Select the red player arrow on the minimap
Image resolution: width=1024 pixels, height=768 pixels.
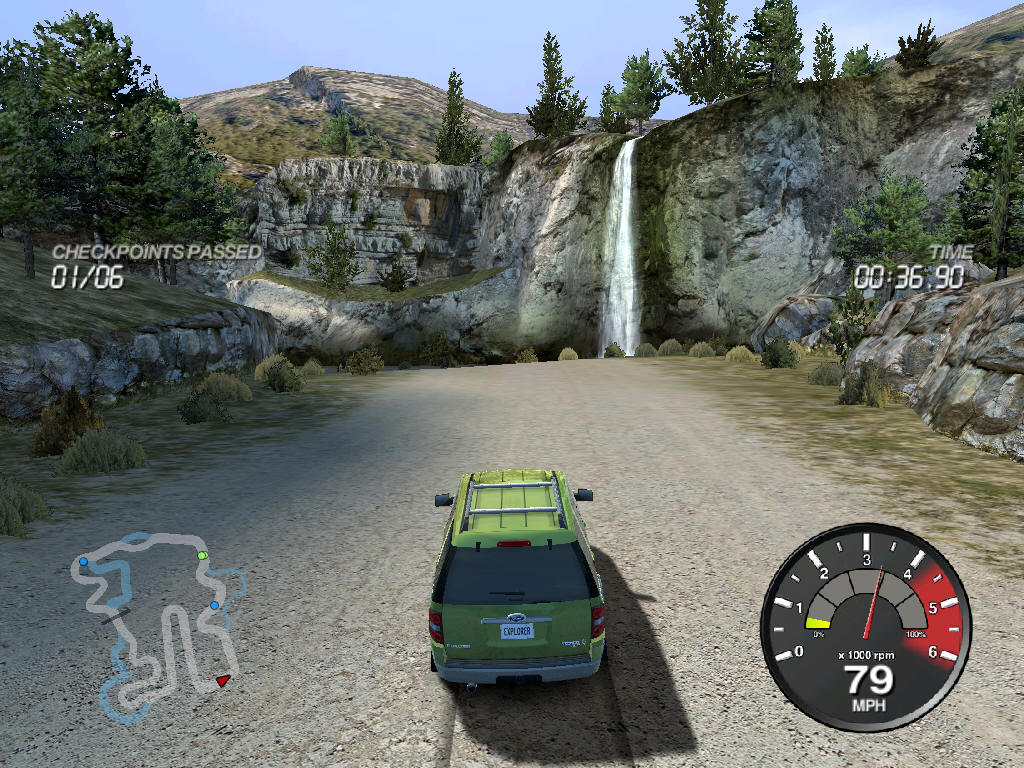(x=223, y=681)
